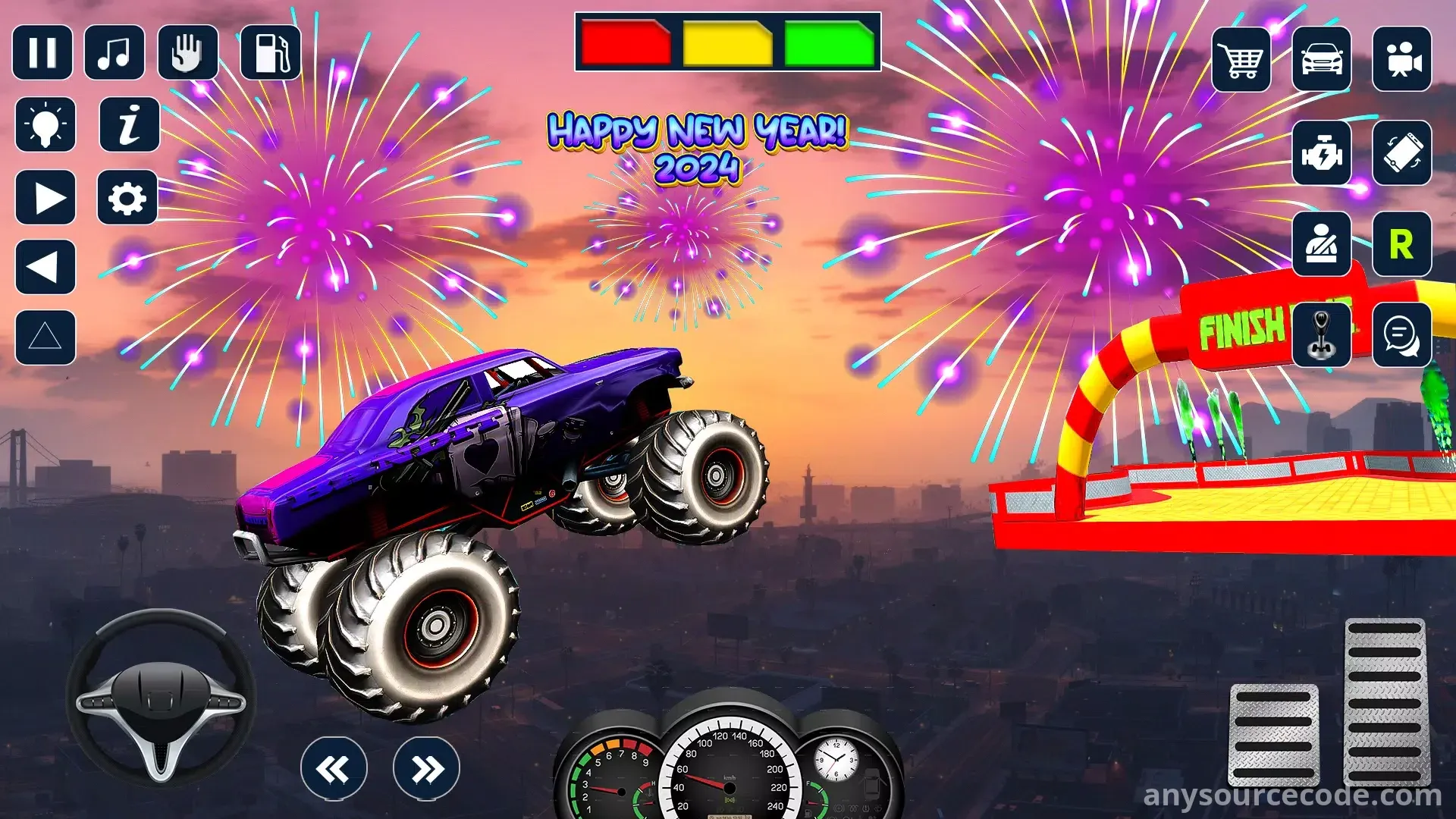
Task: Activate the right turn indicator arrow
Action: pyautogui.click(x=45, y=198)
